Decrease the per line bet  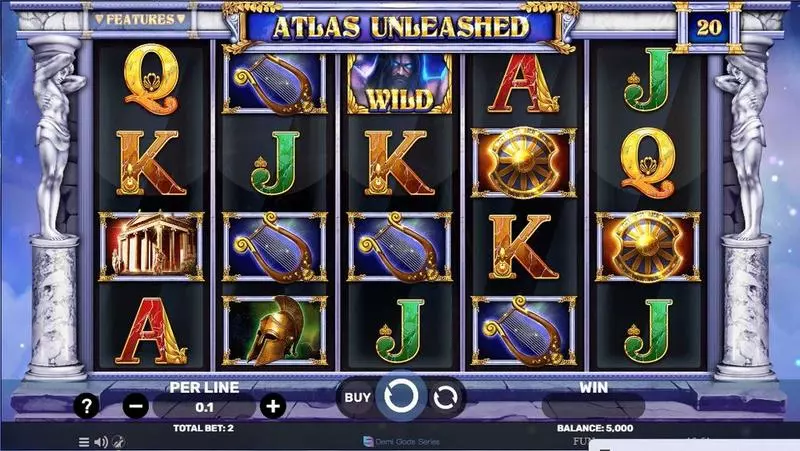[137, 406]
